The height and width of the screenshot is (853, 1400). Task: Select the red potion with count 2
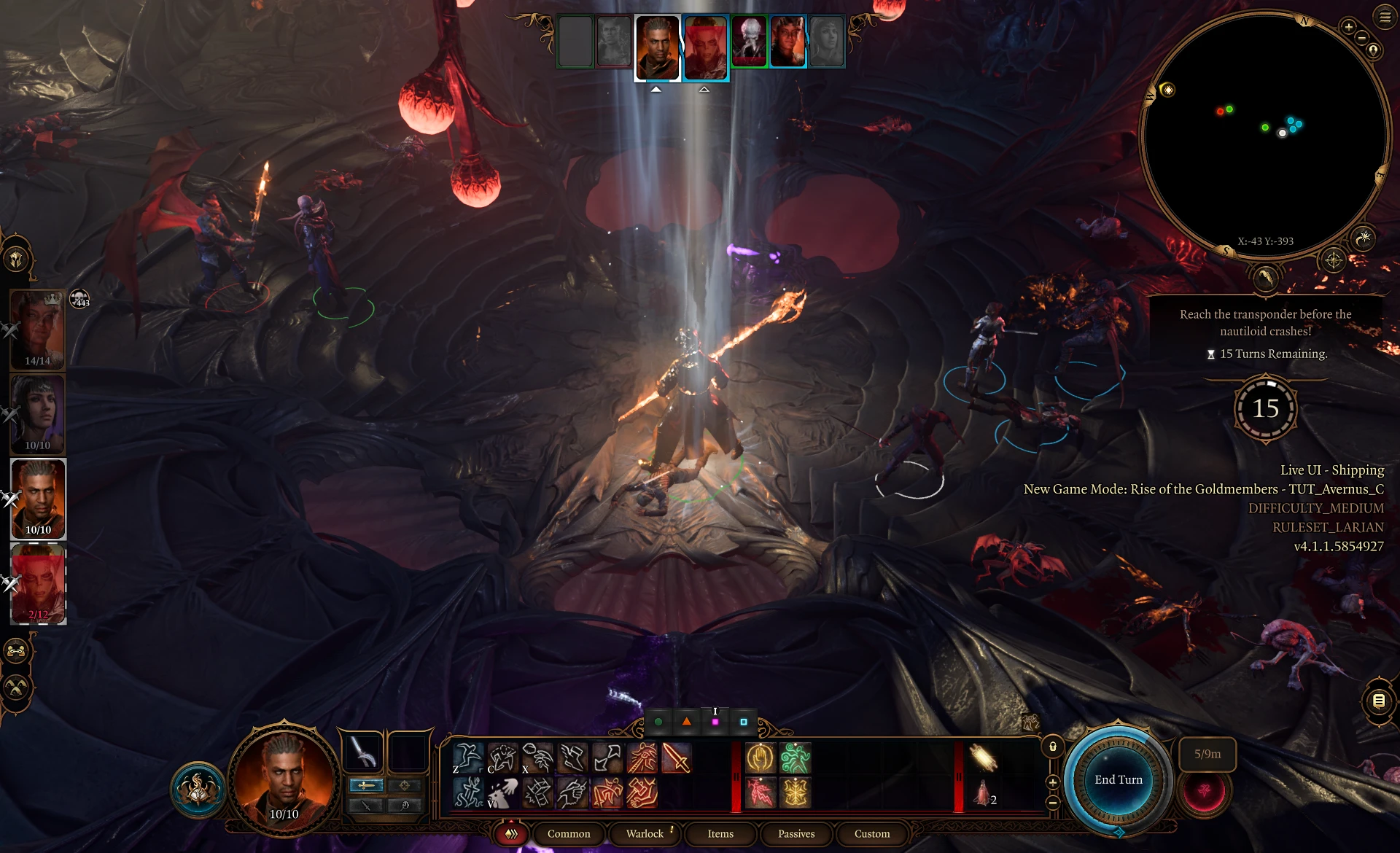983,792
